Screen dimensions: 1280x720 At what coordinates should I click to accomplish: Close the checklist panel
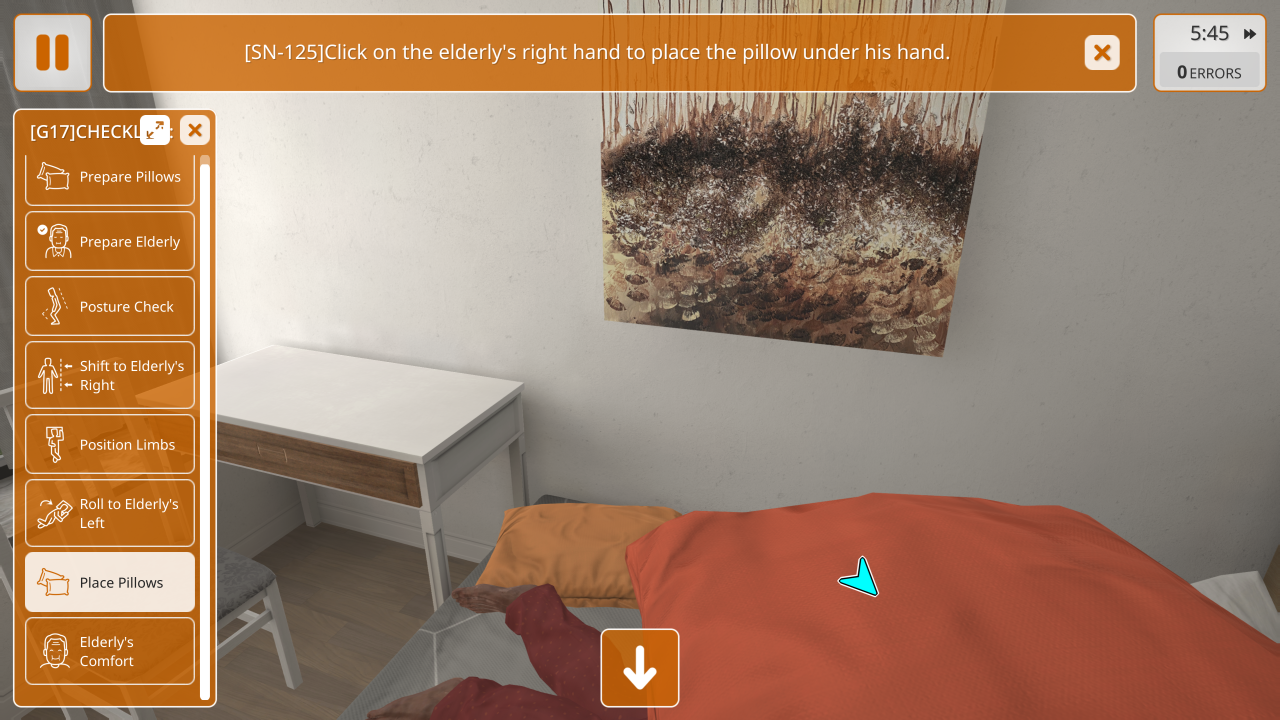click(195, 130)
